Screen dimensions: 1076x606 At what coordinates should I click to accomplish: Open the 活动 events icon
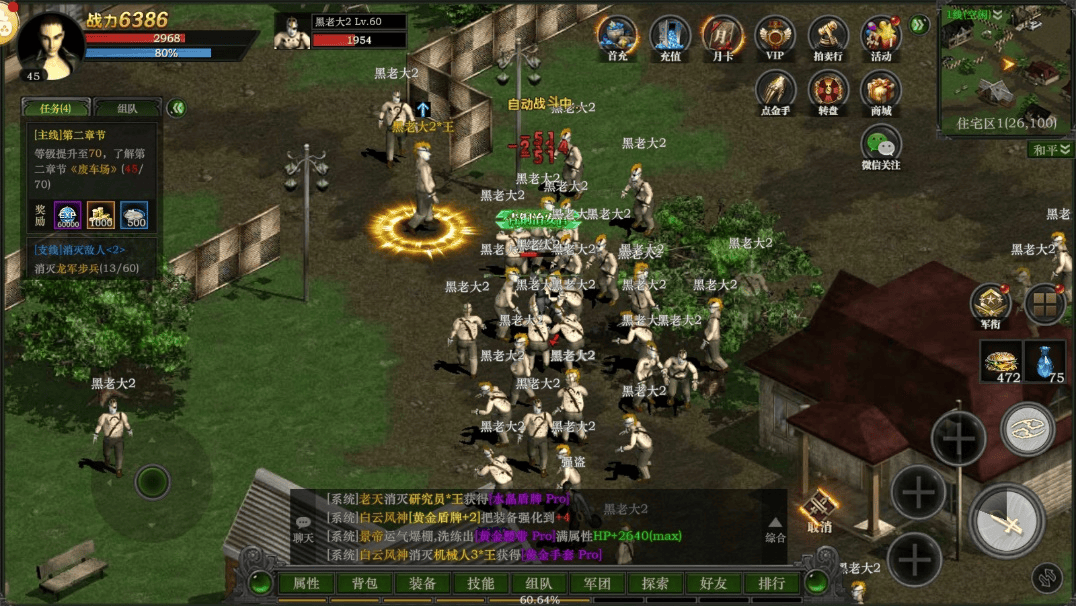click(881, 36)
